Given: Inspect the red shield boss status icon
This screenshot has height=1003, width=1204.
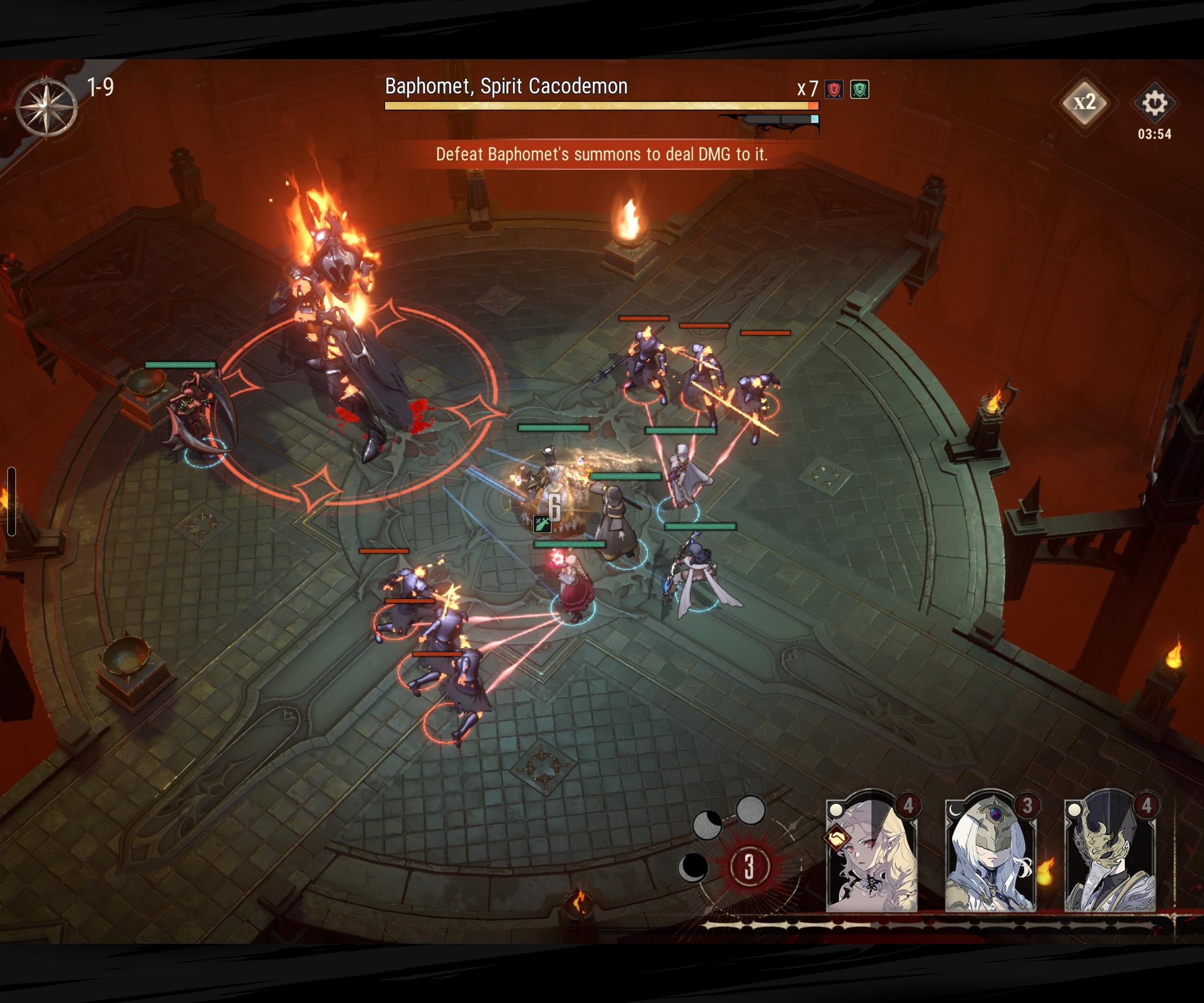Looking at the screenshot, I should coord(834,90).
